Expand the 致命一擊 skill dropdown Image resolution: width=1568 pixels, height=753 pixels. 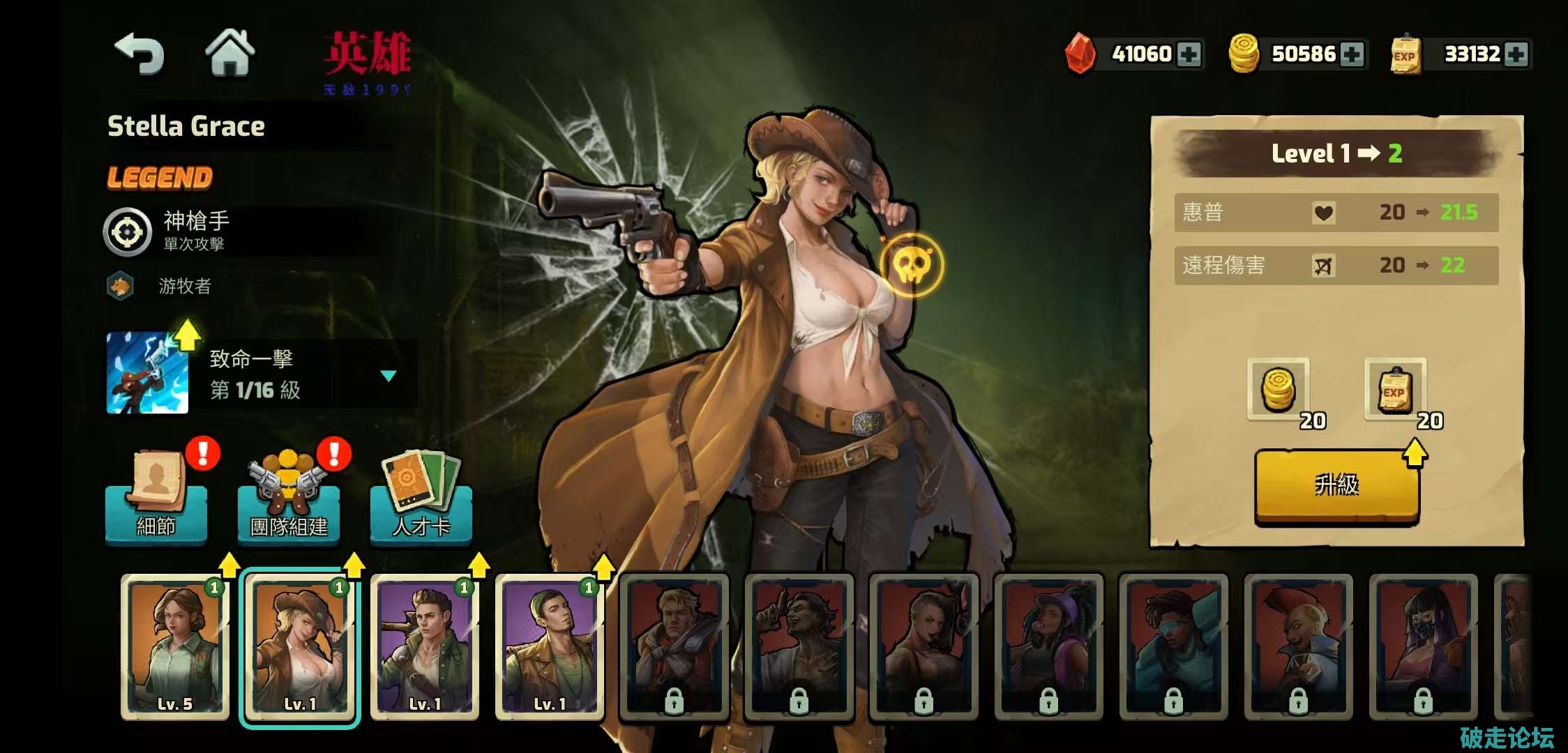(389, 376)
